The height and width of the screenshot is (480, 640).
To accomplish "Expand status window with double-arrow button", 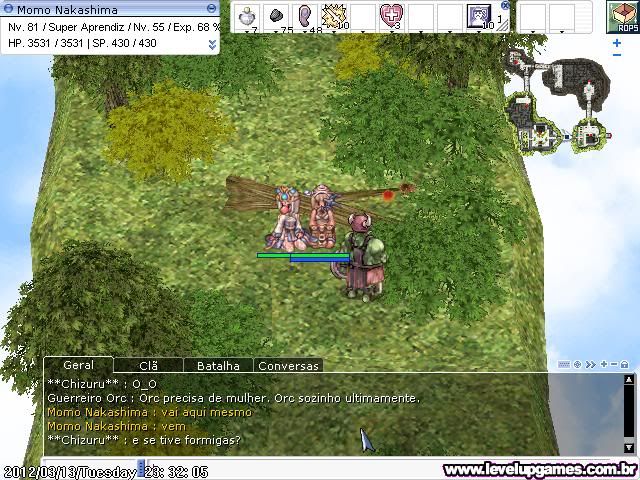I will (212, 44).
